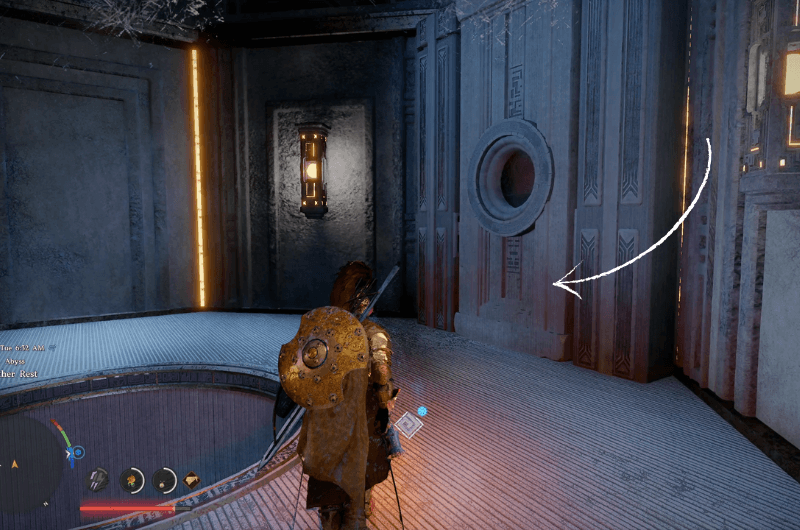The width and height of the screenshot is (800, 530).
Task: Select the claw weapon skill icon
Action: [x=98, y=480]
